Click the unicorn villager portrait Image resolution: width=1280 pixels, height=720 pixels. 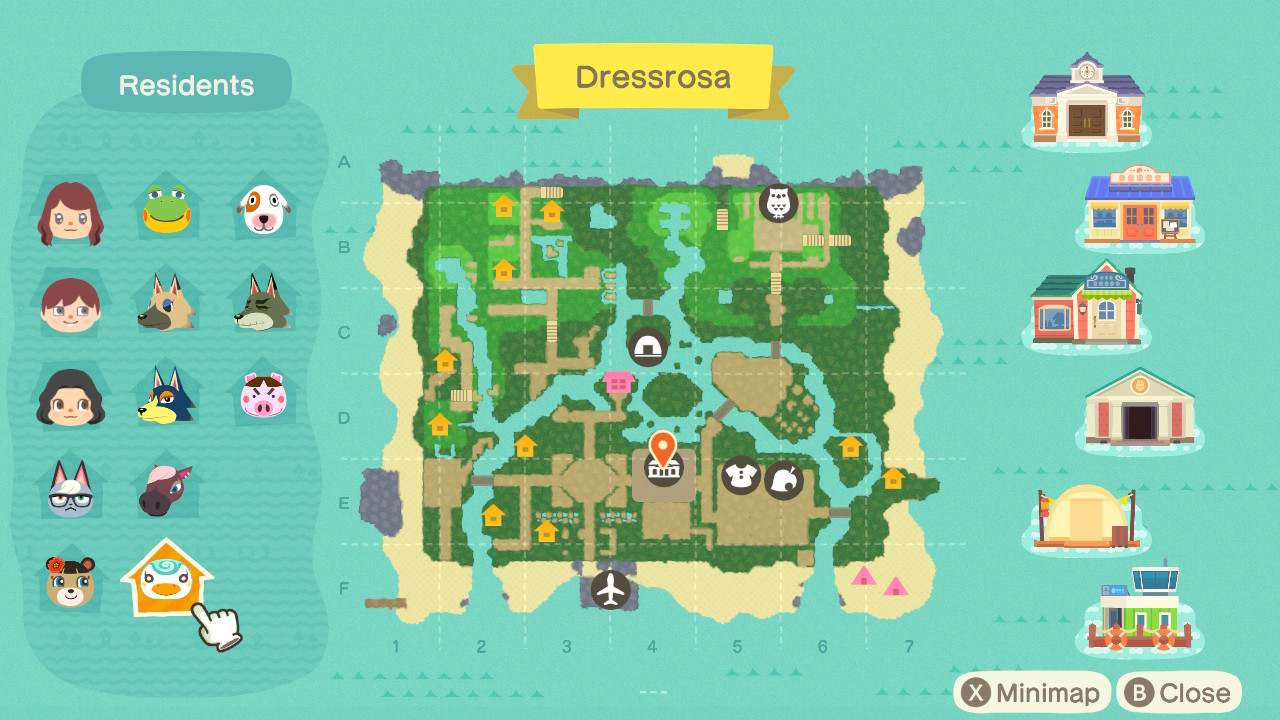[x=166, y=487]
